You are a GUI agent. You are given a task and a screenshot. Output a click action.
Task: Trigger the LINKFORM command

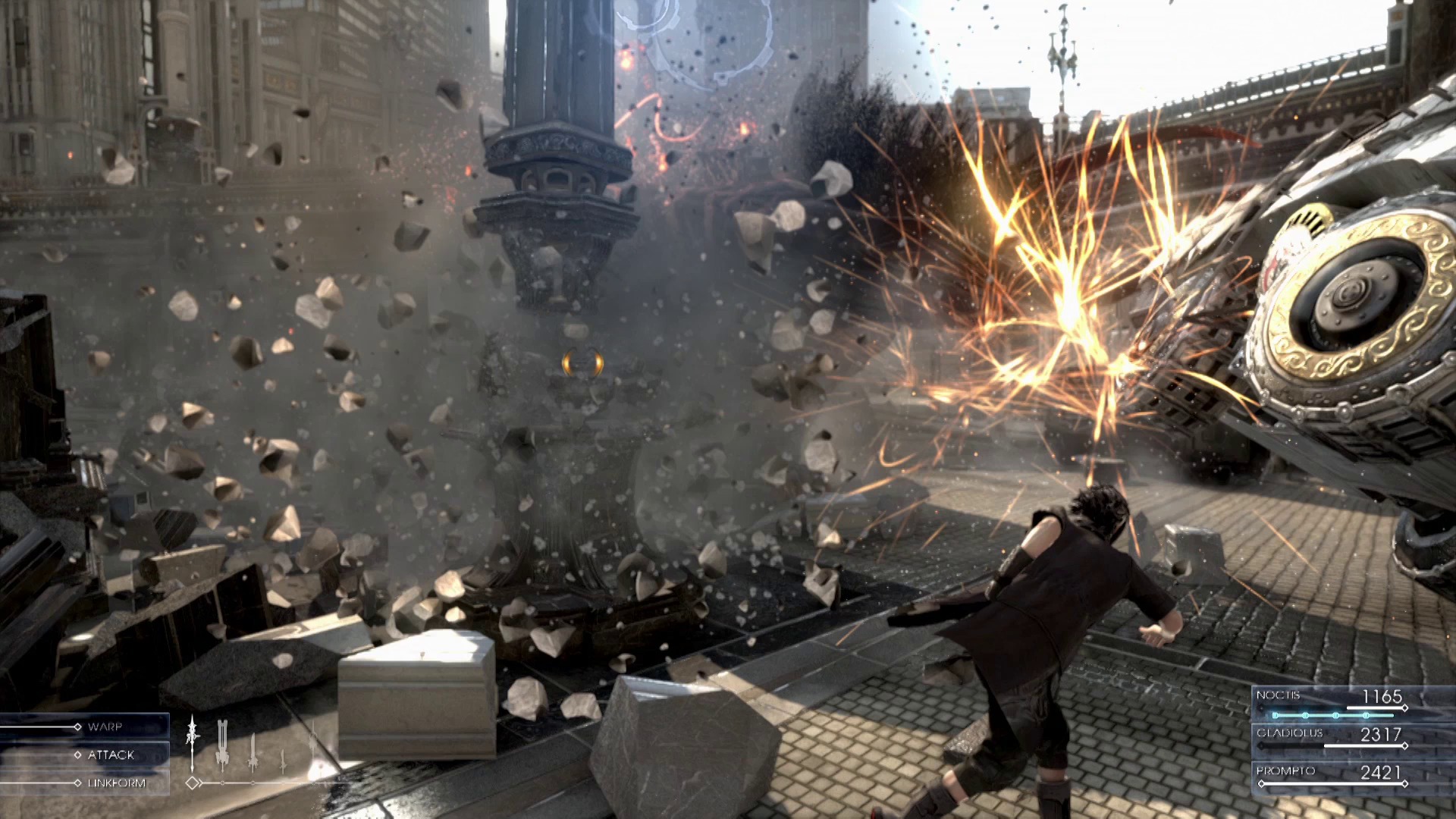click(x=118, y=783)
